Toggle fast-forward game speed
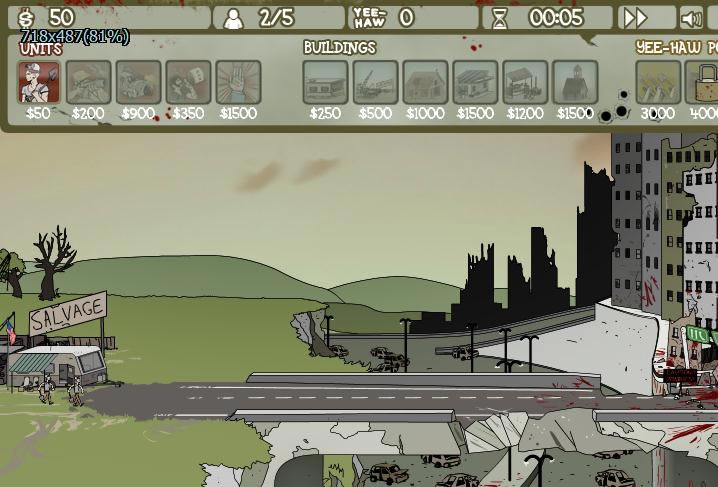The height and width of the screenshot is (487, 718). pyautogui.click(x=635, y=18)
